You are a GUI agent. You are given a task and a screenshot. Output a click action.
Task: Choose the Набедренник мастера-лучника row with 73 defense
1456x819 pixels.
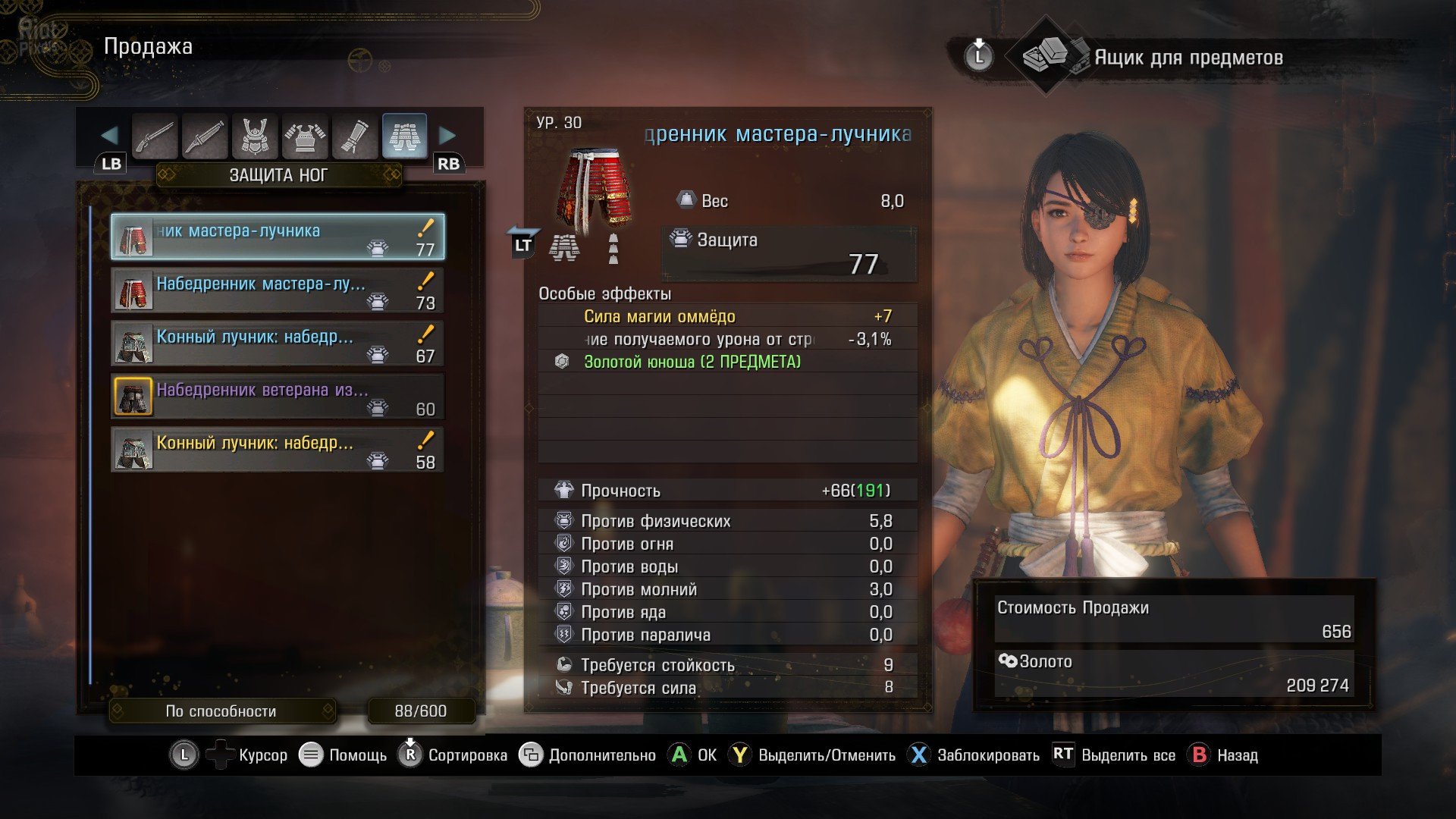point(278,290)
